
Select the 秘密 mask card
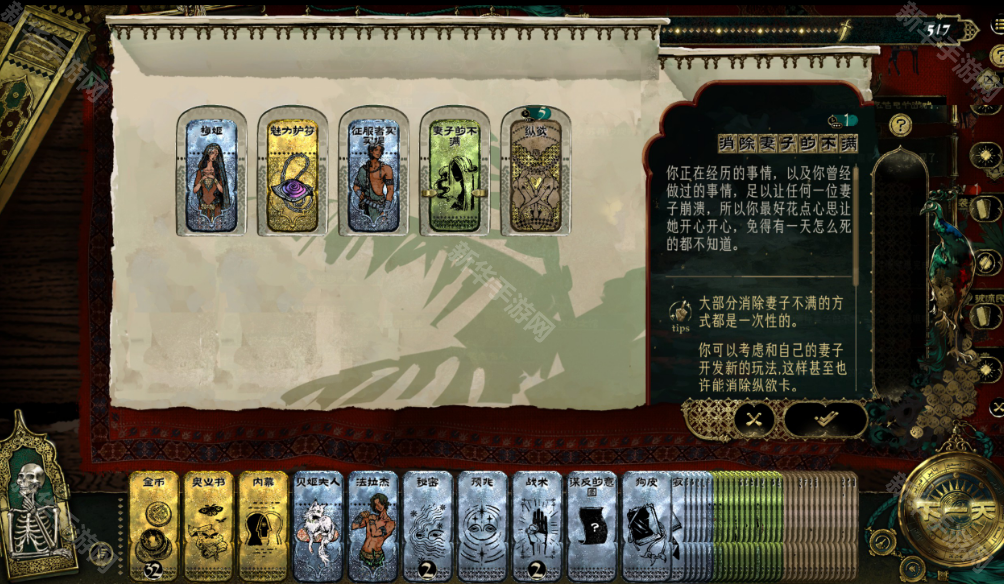pyautogui.click(x=427, y=527)
